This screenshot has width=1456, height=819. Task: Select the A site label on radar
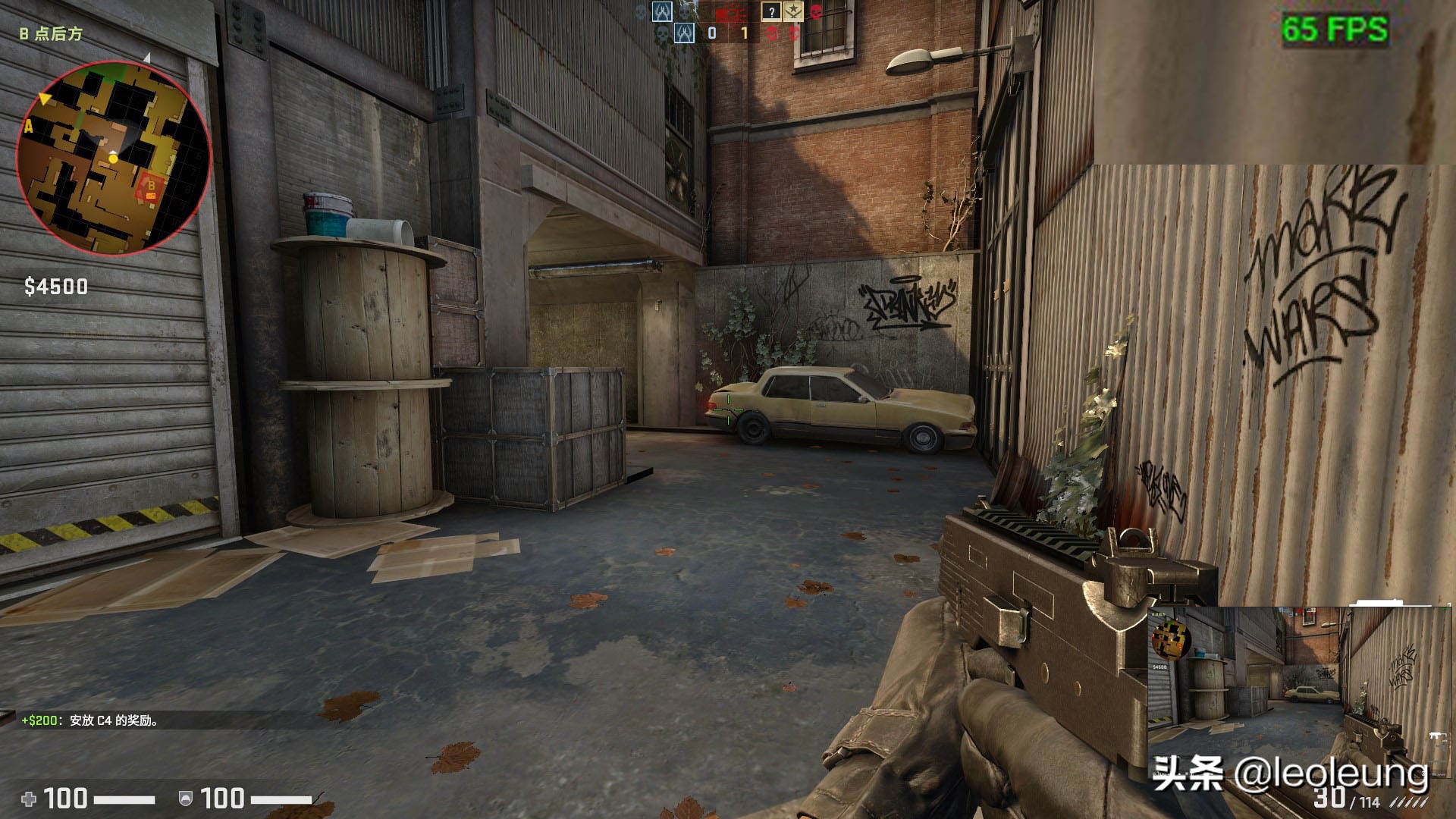[29, 127]
